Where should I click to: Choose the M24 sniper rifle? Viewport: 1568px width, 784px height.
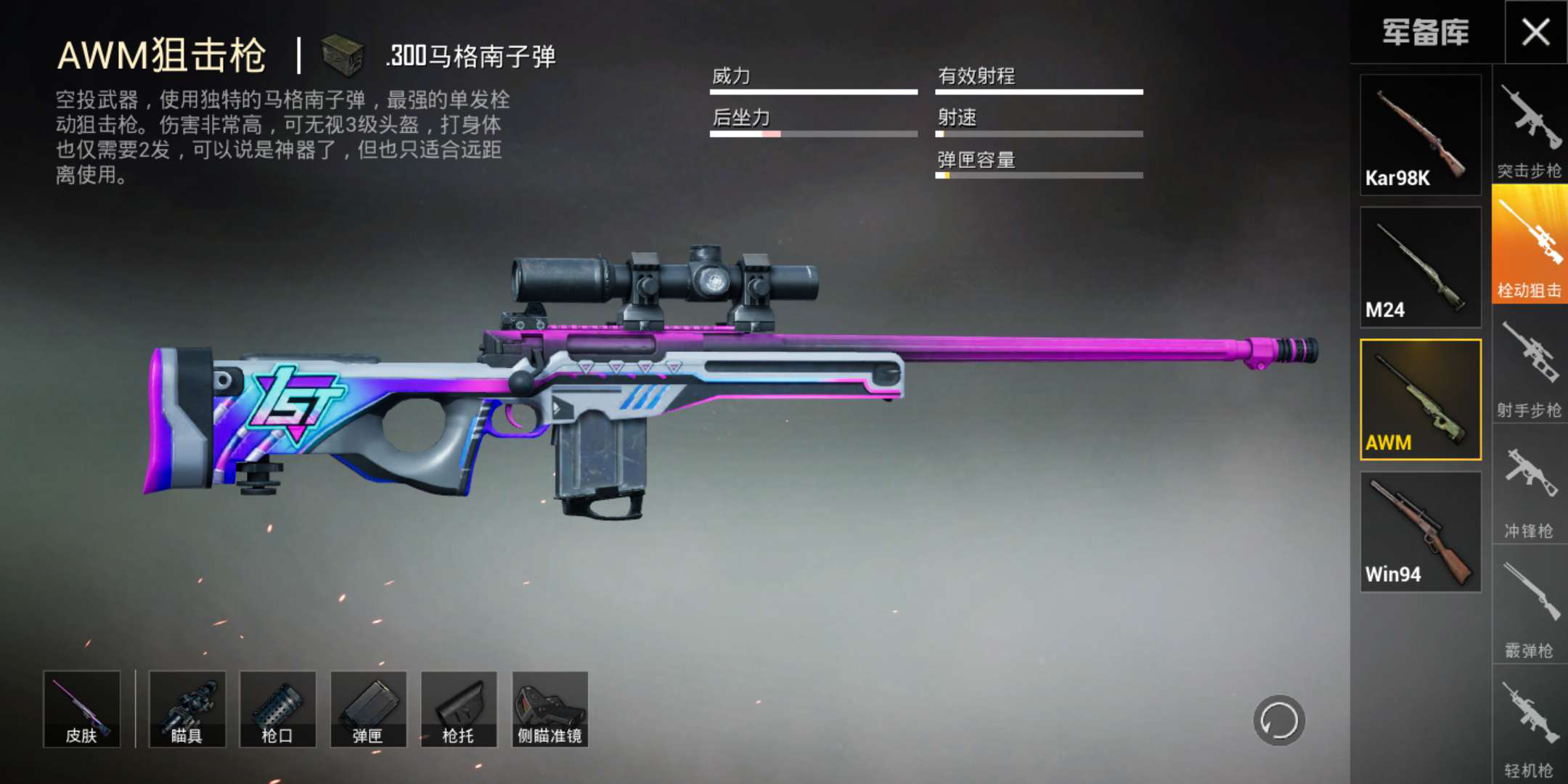1420,267
